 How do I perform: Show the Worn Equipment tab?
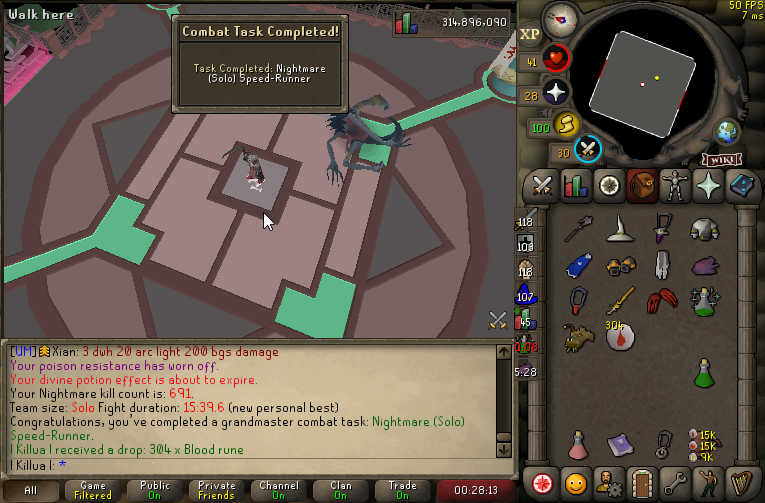click(678, 186)
